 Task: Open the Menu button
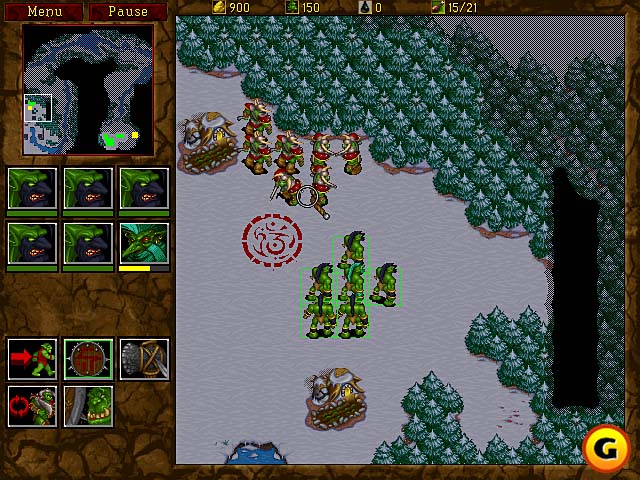pyautogui.click(x=44, y=11)
